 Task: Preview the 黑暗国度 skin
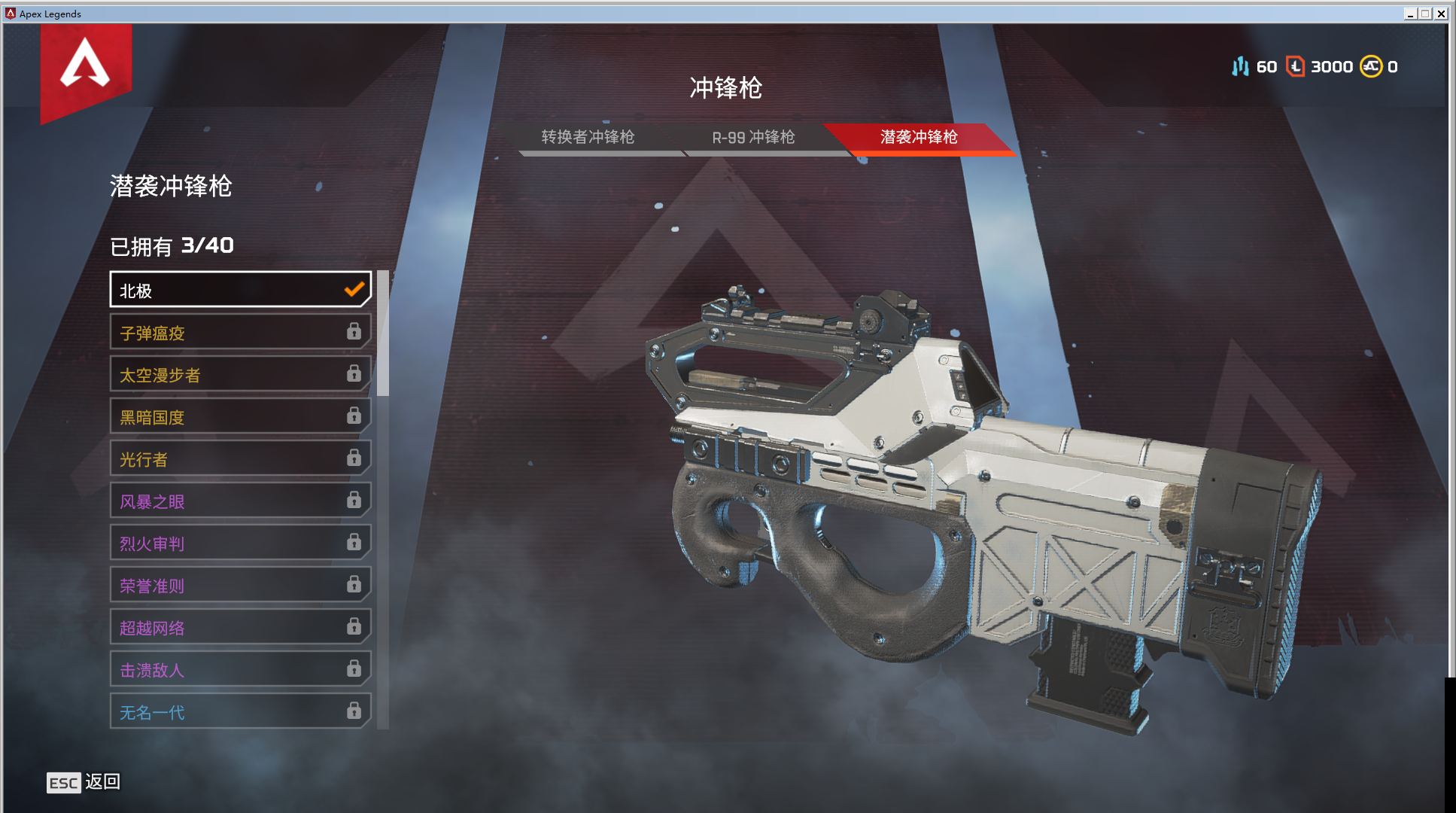[240, 417]
